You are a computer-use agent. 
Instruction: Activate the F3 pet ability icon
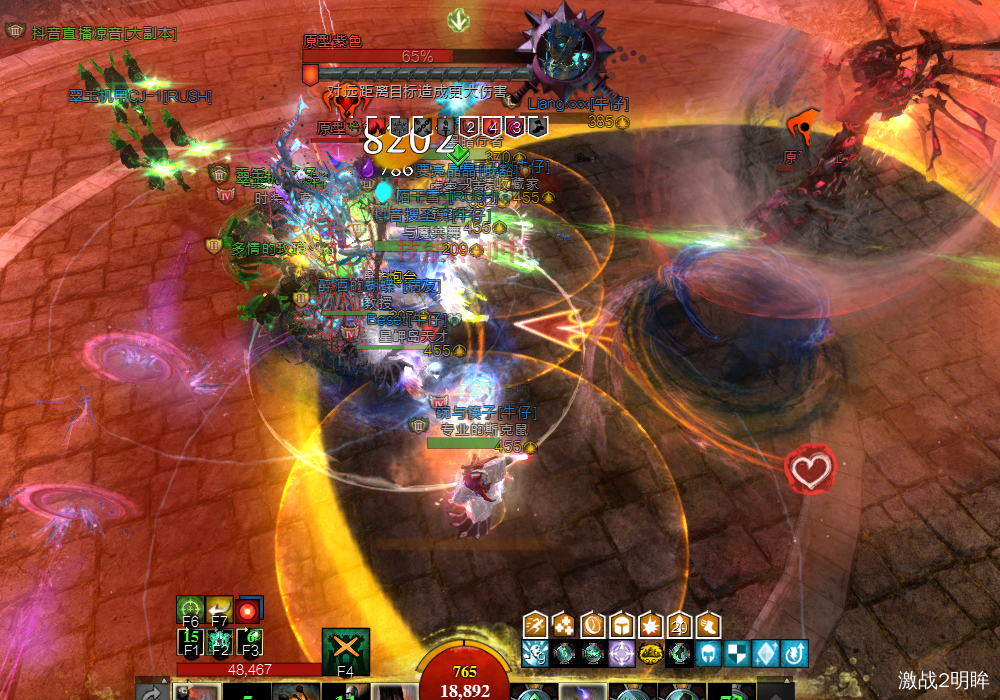250,641
